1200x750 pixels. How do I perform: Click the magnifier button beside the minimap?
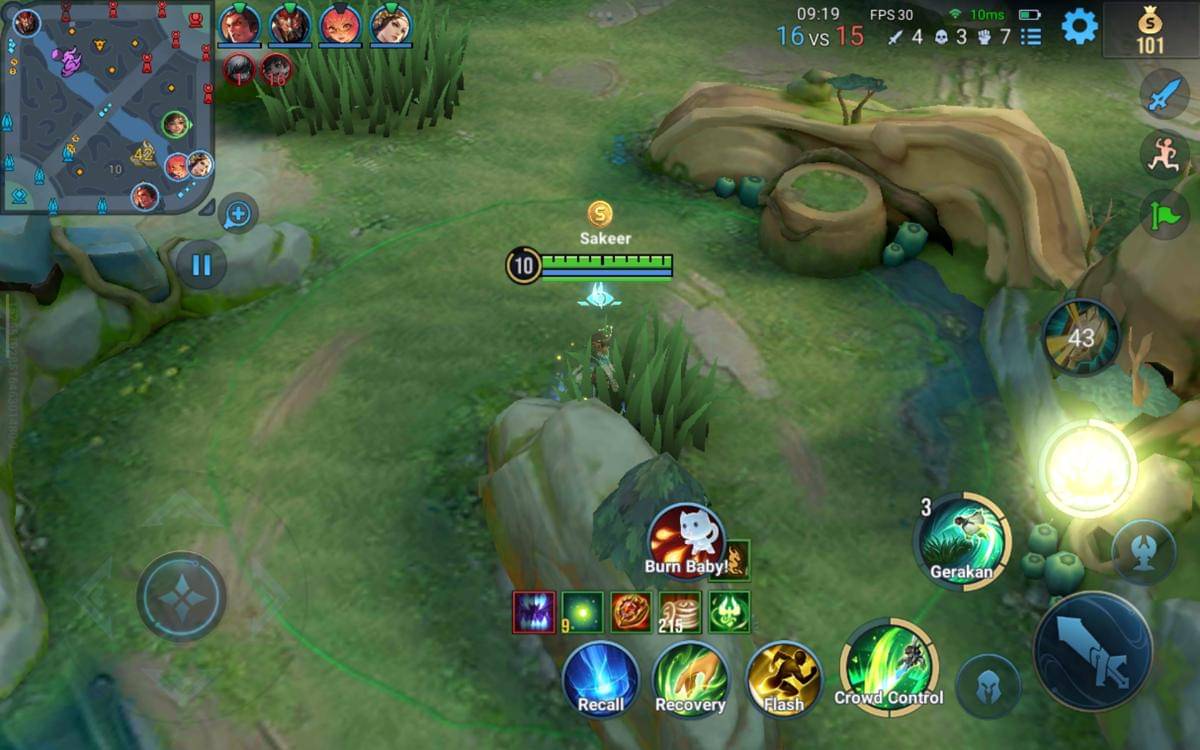(238, 213)
